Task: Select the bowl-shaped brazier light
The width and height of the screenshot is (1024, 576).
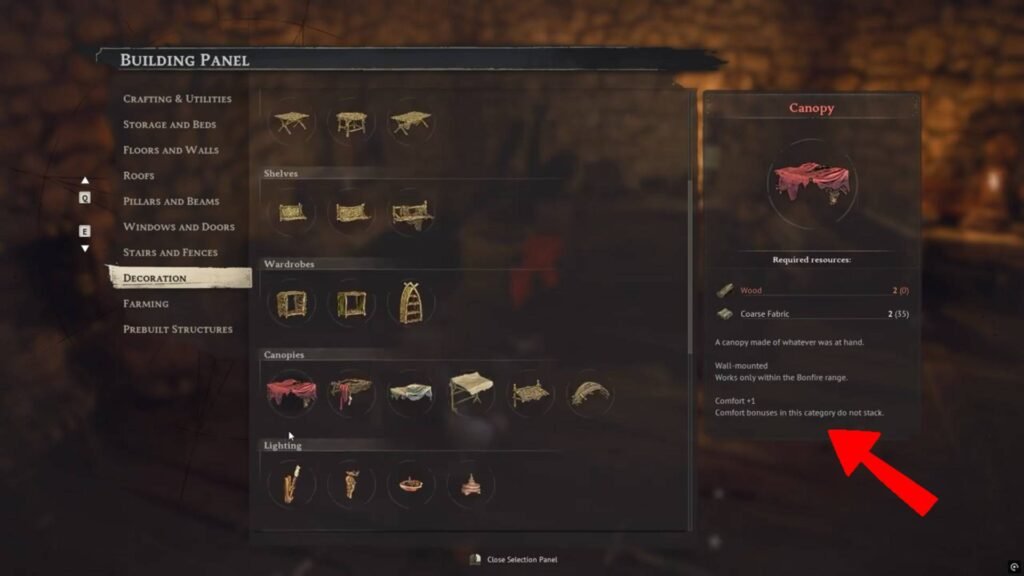Action: pos(411,484)
